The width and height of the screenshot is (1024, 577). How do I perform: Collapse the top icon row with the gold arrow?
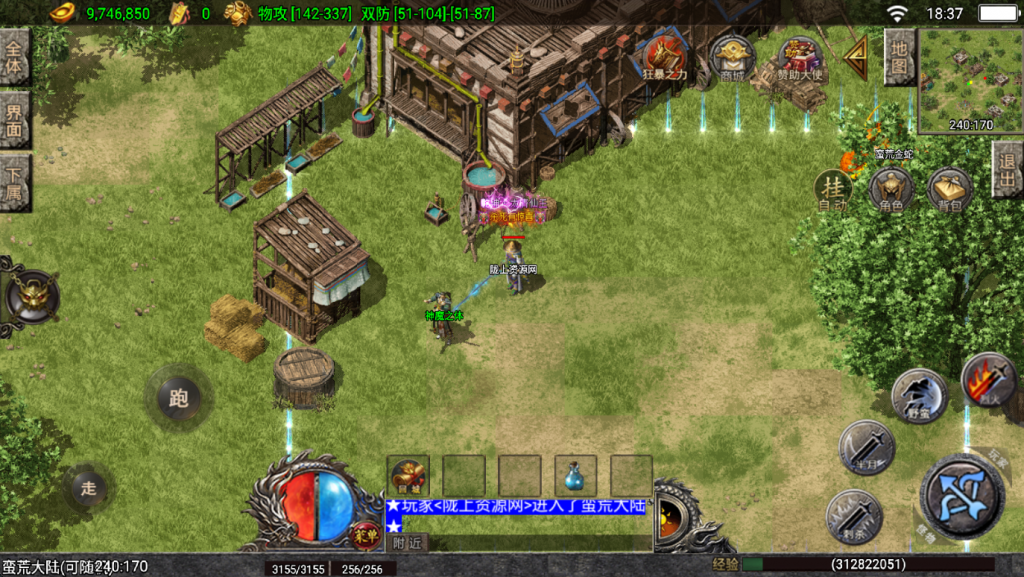[x=856, y=58]
